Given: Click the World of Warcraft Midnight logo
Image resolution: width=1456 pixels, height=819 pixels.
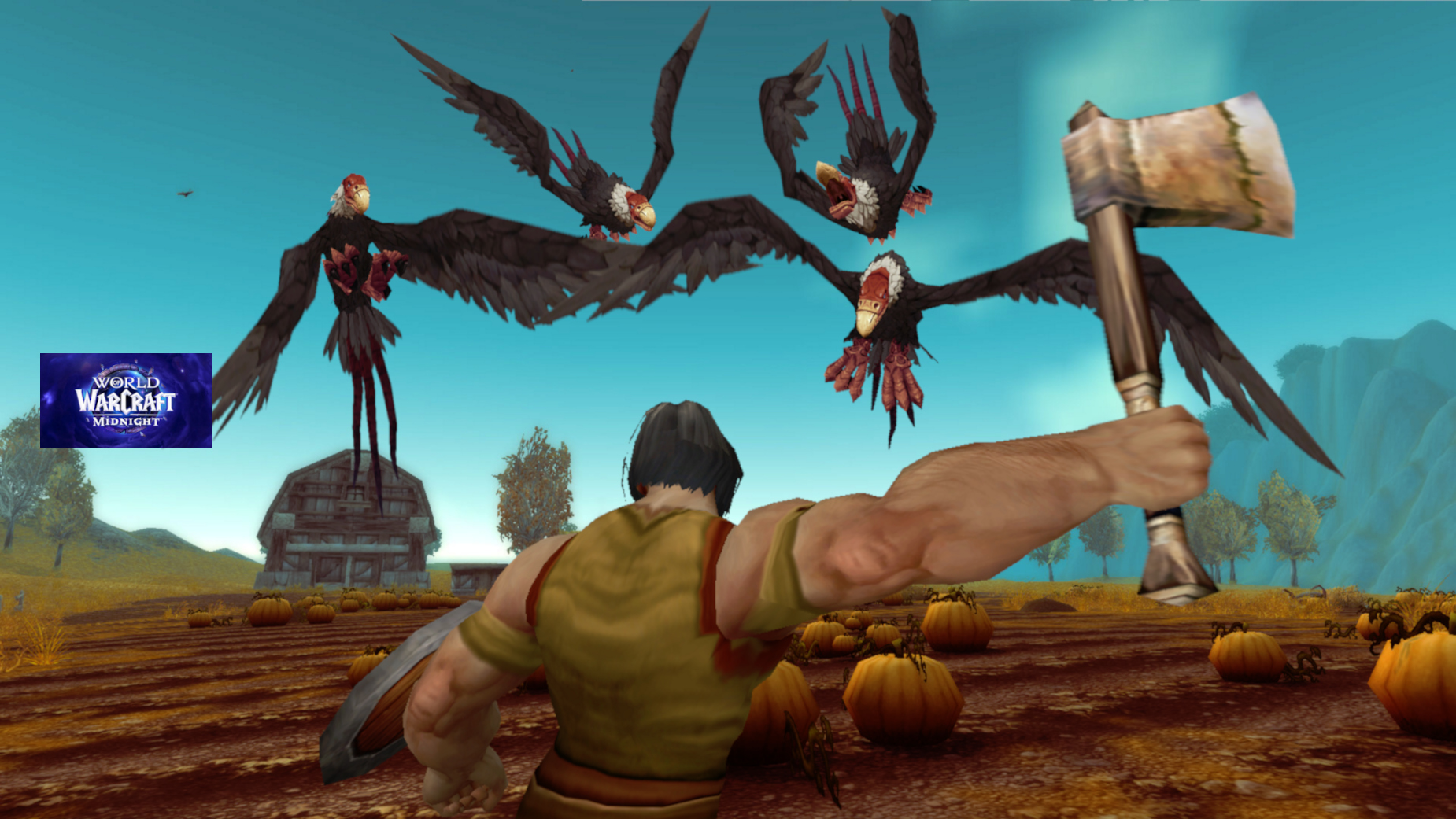Looking at the screenshot, I should 126,400.
